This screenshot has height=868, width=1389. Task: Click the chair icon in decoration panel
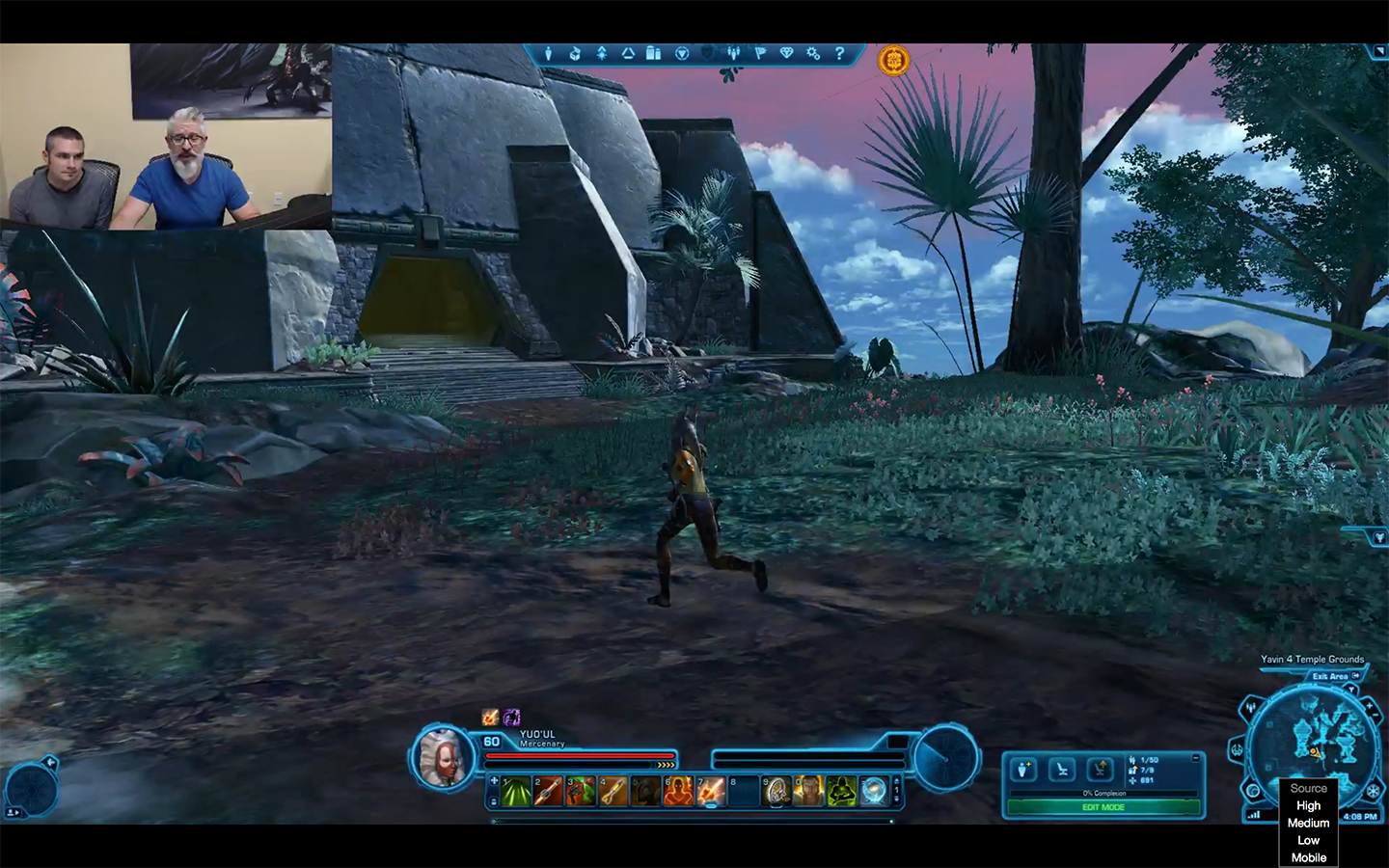[x=1062, y=769]
